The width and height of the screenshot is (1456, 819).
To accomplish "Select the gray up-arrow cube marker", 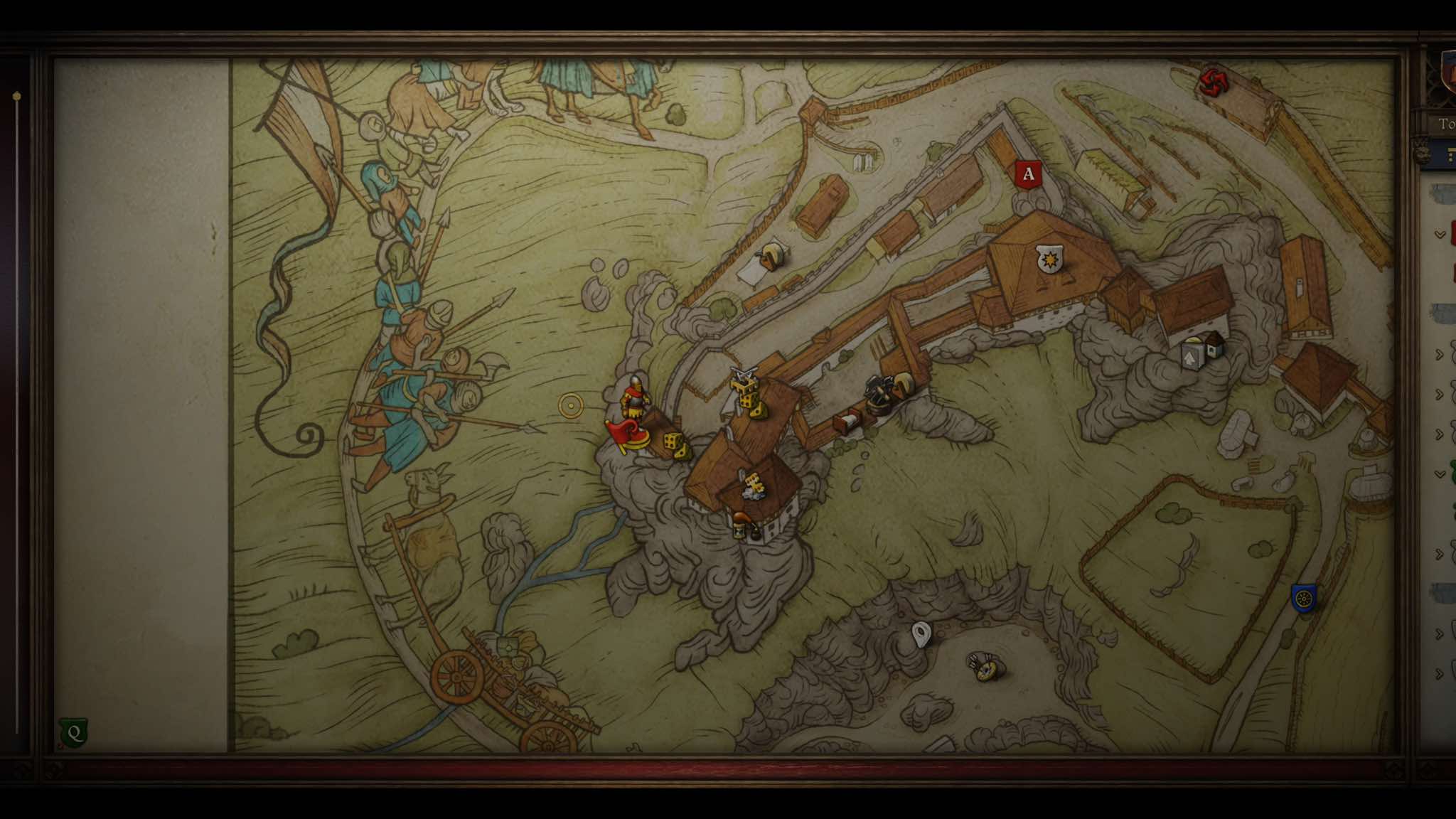I will point(1192,355).
